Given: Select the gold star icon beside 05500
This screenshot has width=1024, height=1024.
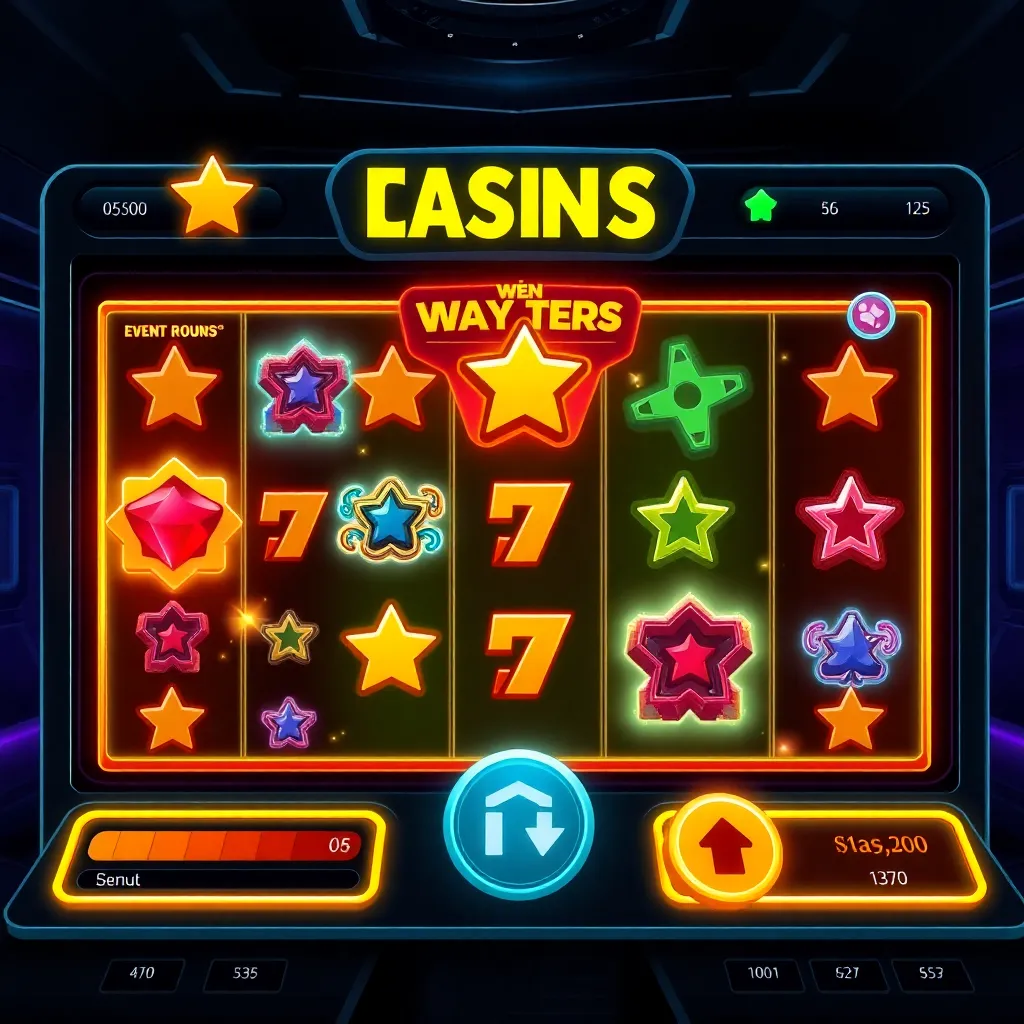Looking at the screenshot, I should tap(211, 196).
